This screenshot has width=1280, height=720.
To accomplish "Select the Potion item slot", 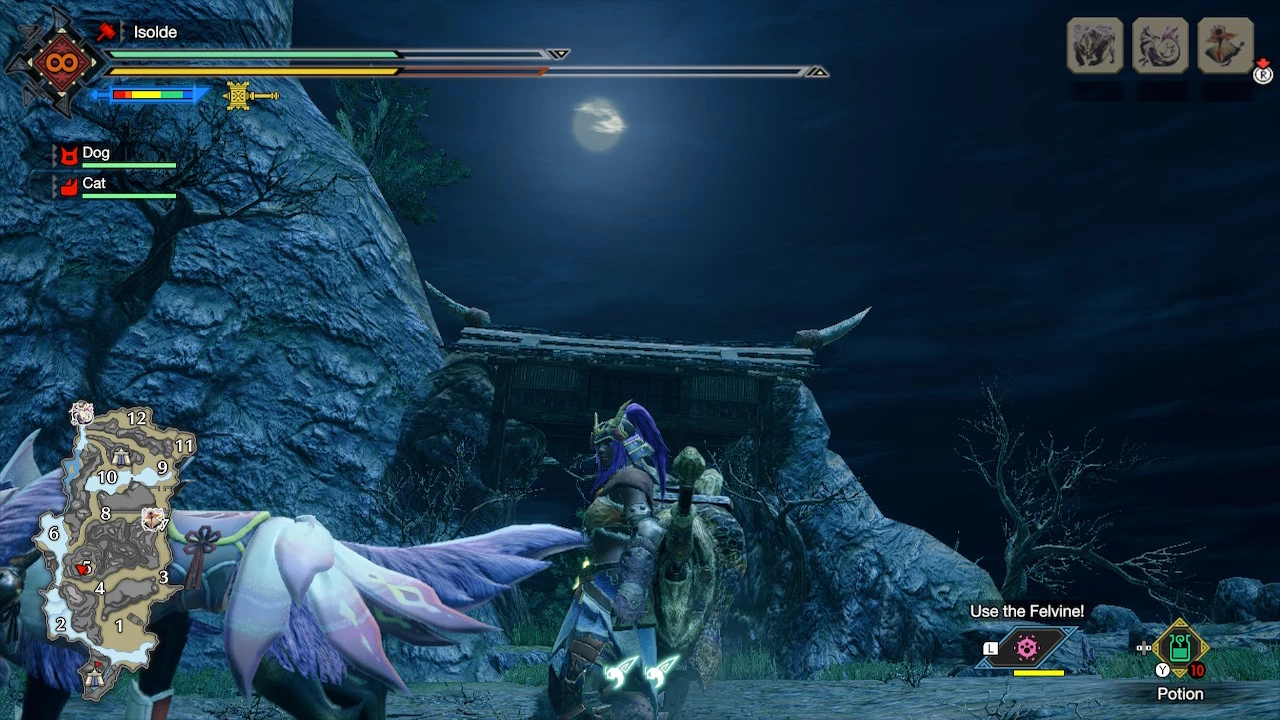I will 1180,648.
